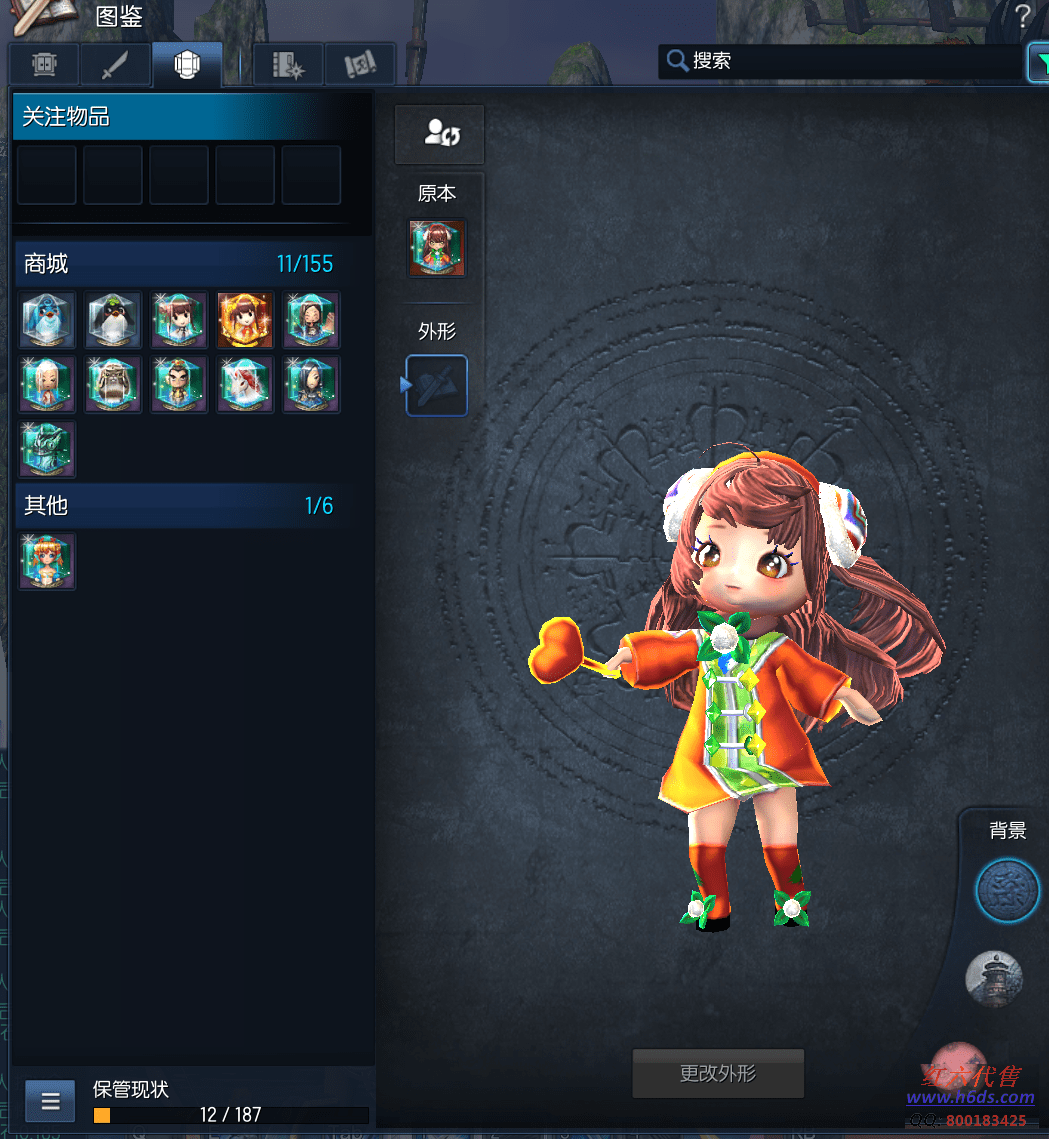Choose the crowned warrior pet icon

pos(179,385)
